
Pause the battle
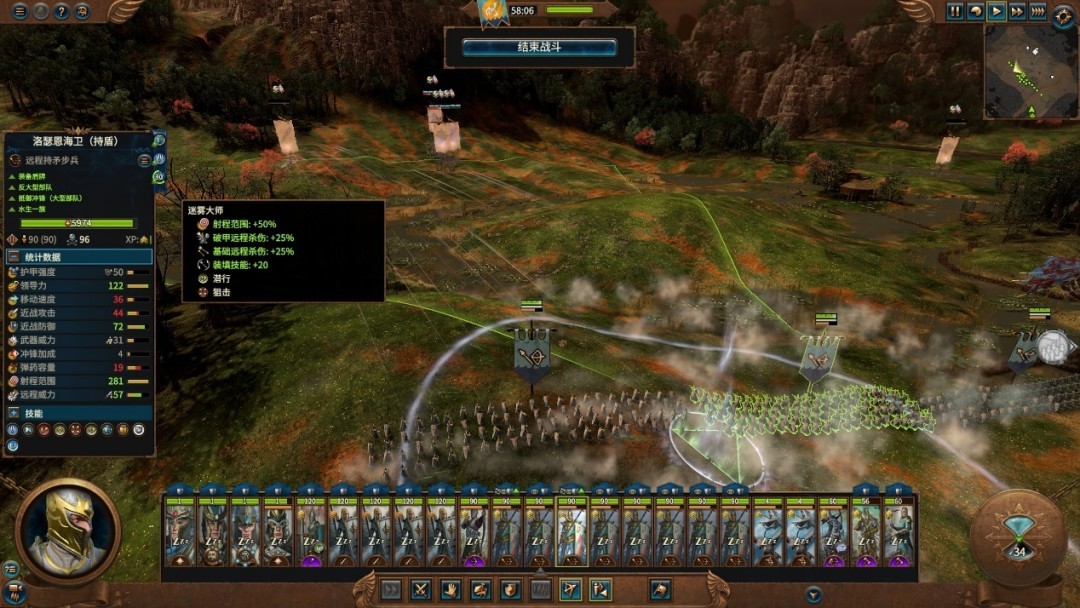pyautogui.click(x=955, y=12)
